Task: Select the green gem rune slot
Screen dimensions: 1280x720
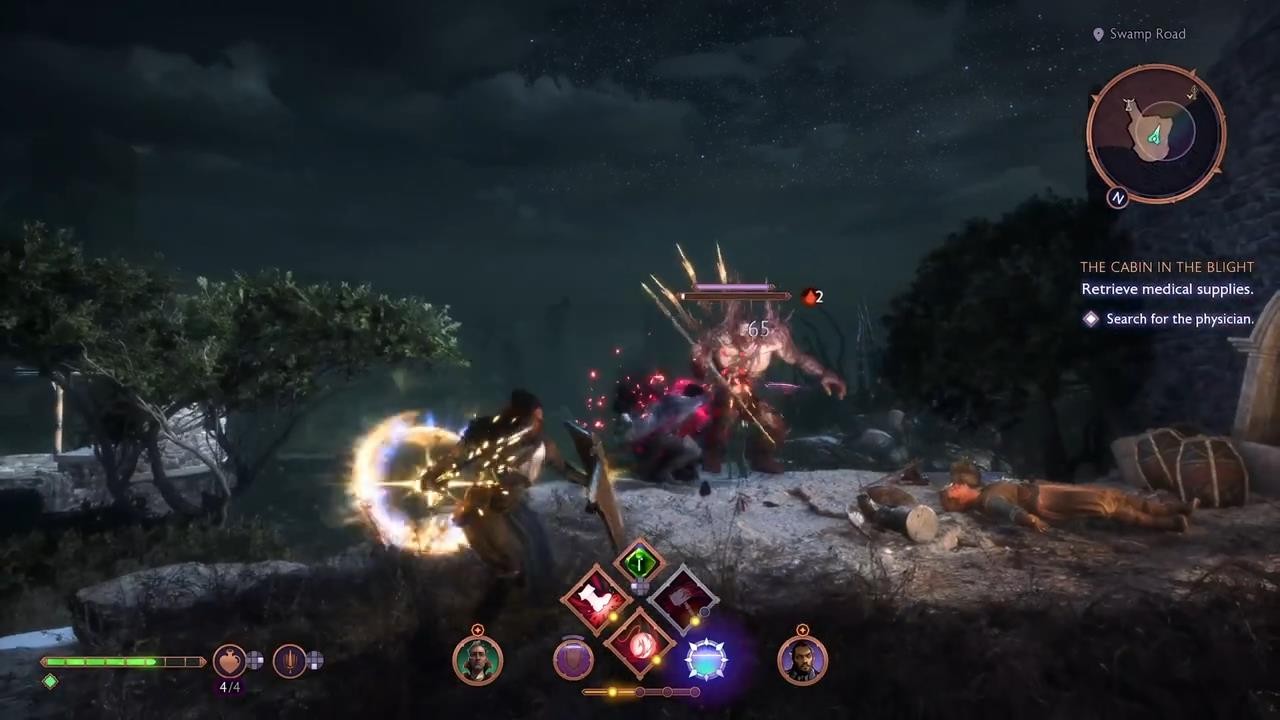Action: pyautogui.click(x=640, y=562)
